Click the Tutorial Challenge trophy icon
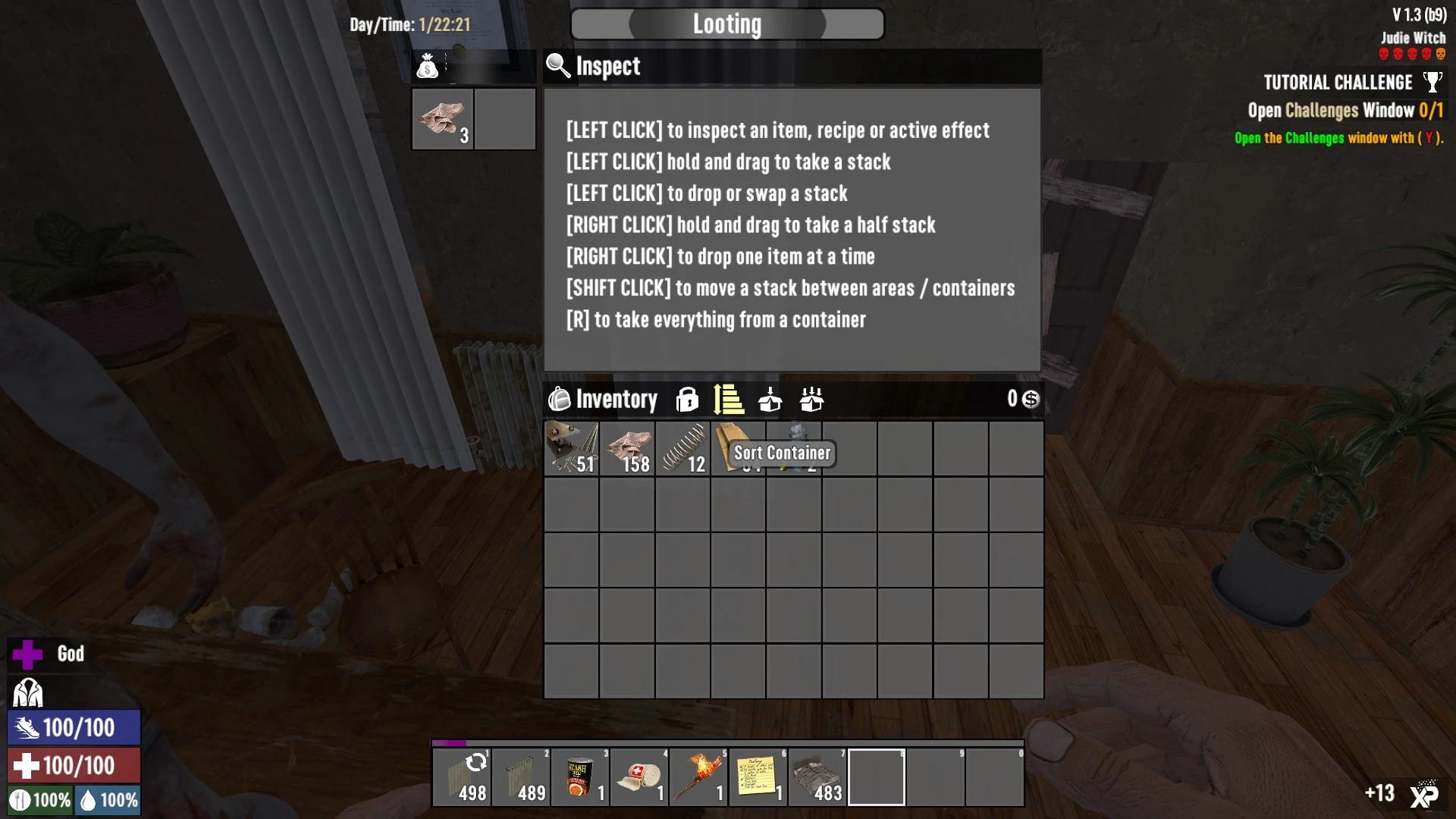 pos(1432,82)
